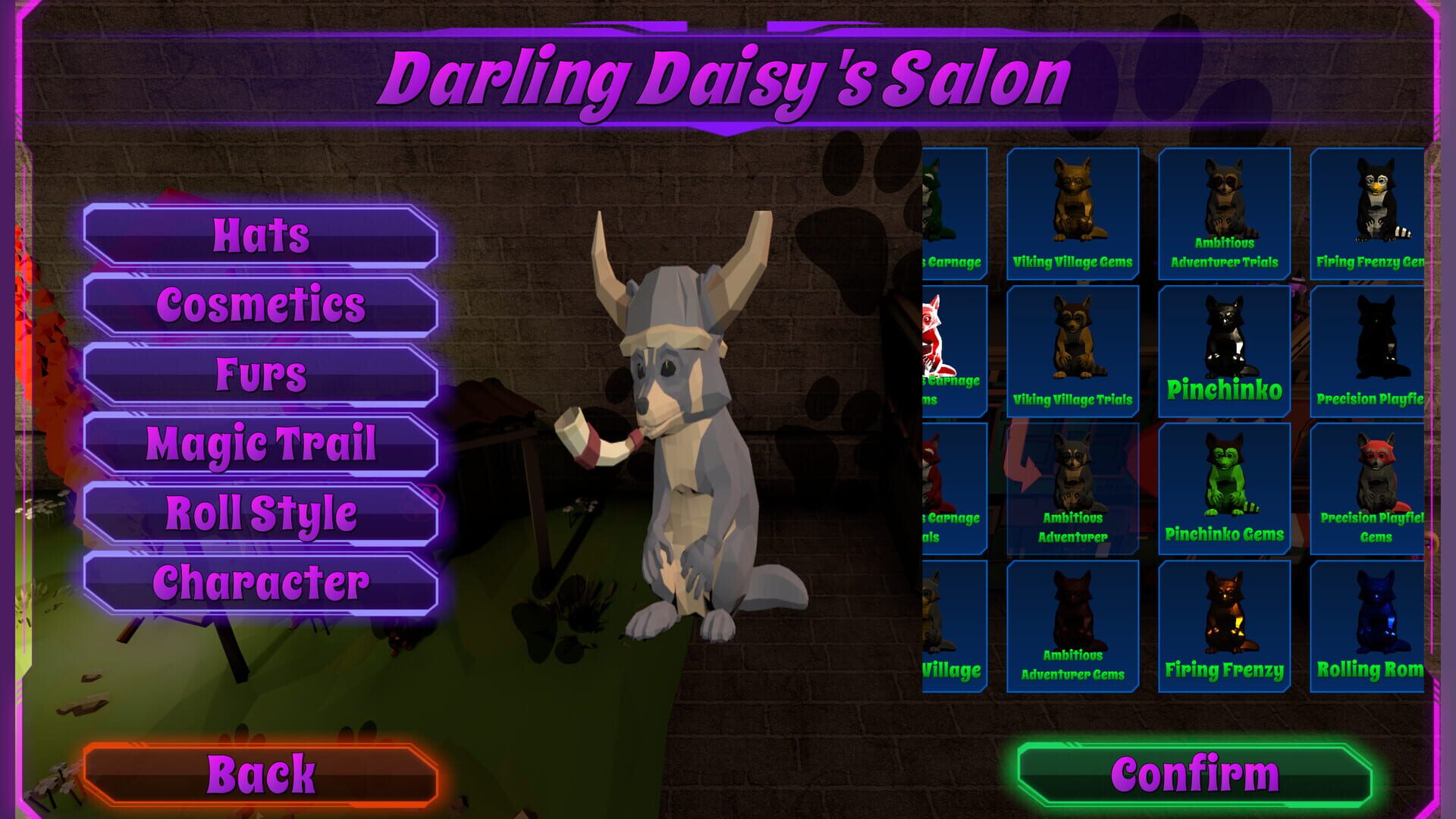The height and width of the screenshot is (819, 1456).
Task: Switch to the Furs tab
Action: [x=262, y=373]
